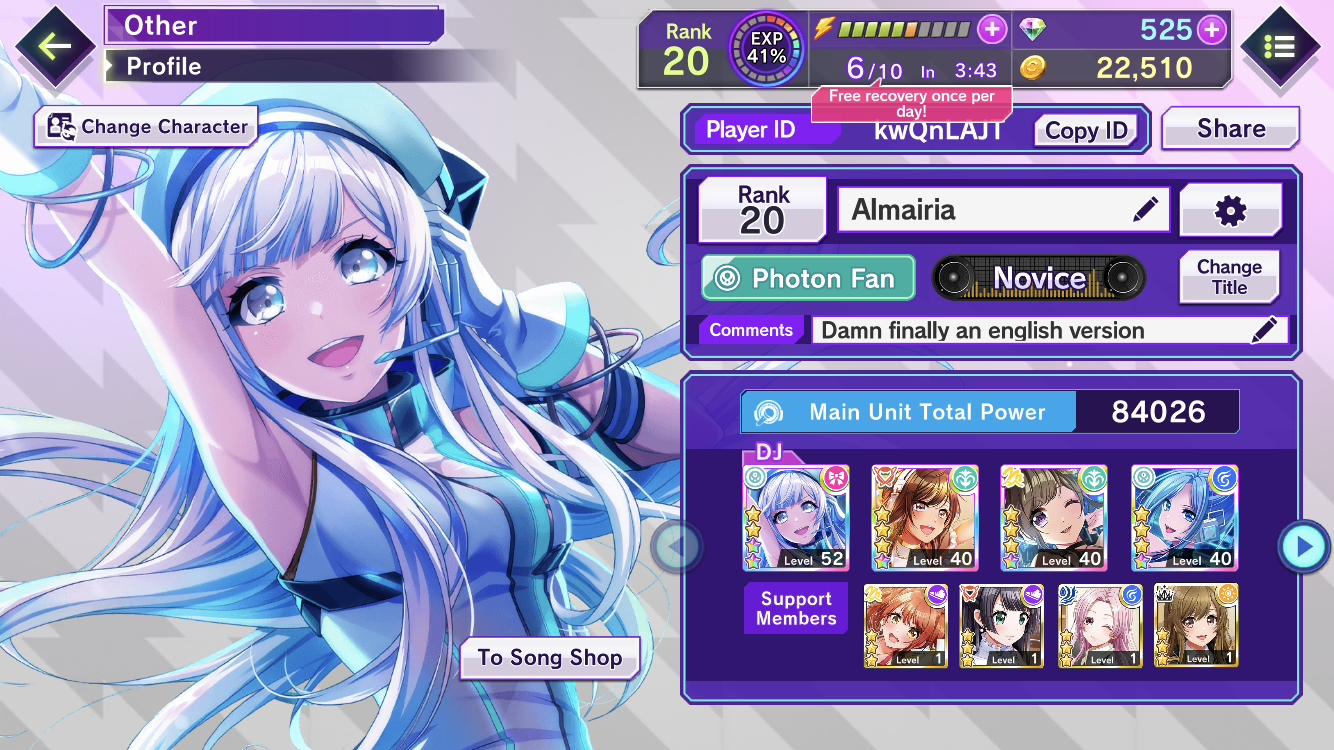Select the crown-marked support member card
This screenshot has height=750, width=1334.
(x=1196, y=626)
